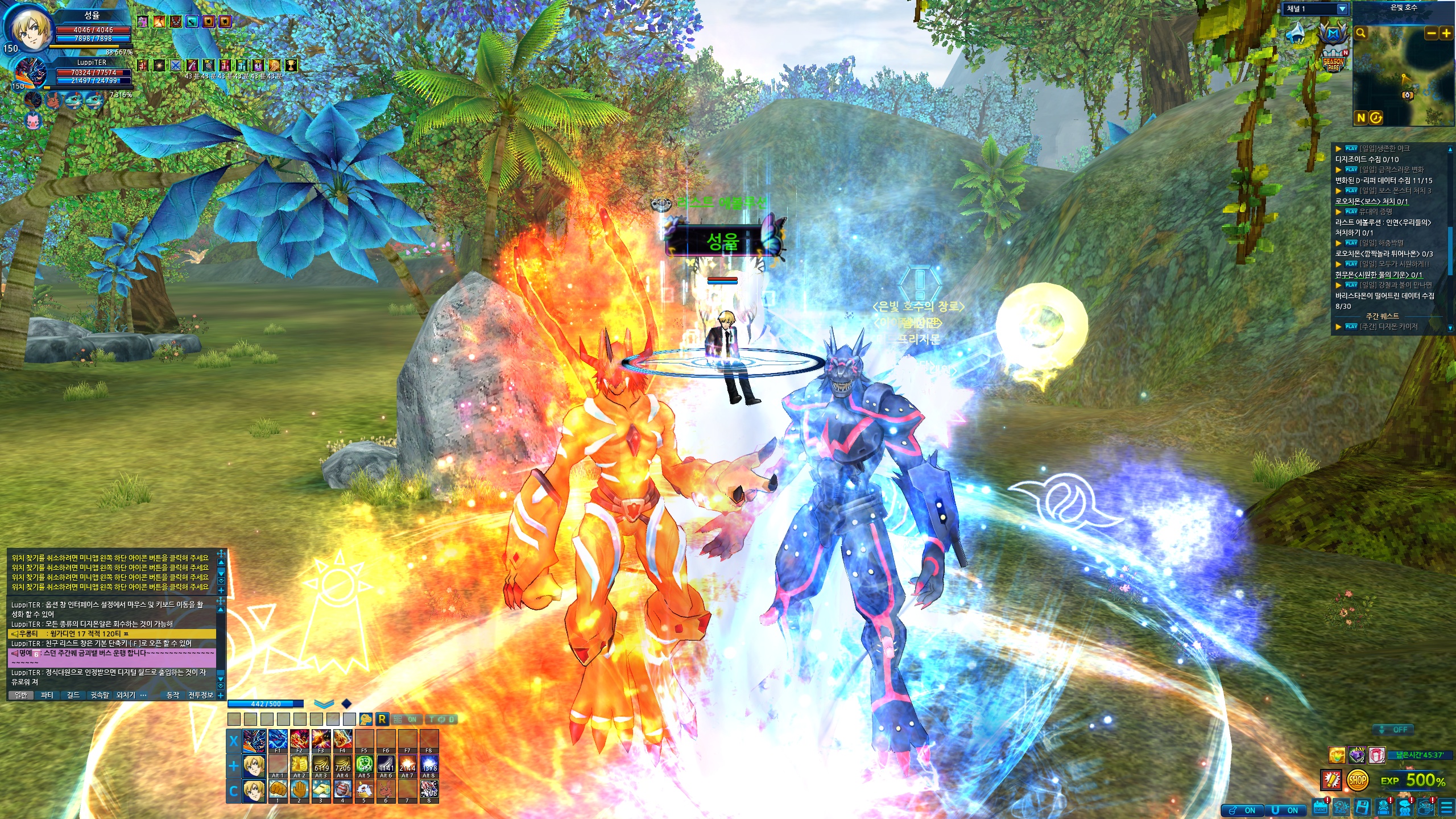Open the megaphone announcement icon
This screenshot has width=1456, height=819.
(x=1331, y=779)
